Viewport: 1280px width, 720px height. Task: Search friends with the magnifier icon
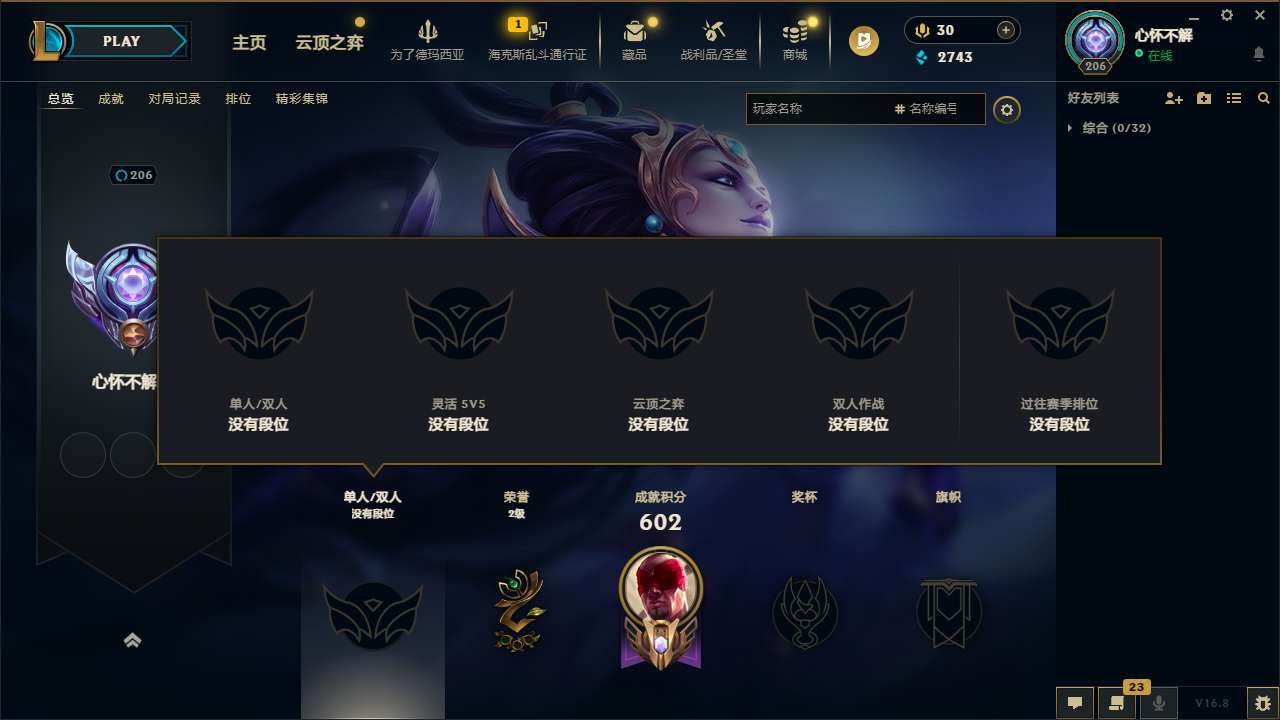pos(1263,98)
